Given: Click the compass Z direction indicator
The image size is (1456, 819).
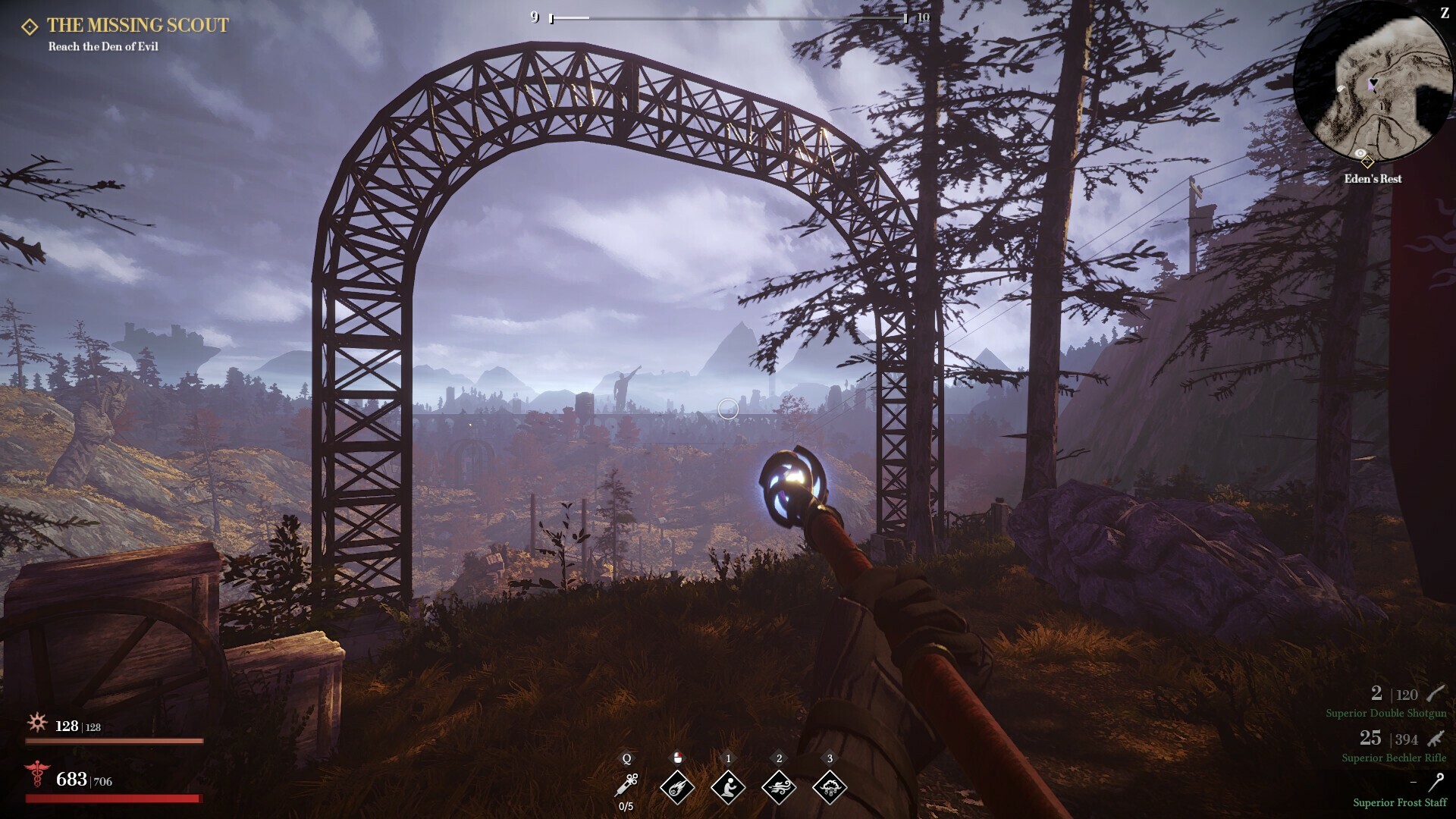Looking at the screenshot, I should pos(1445,11).
